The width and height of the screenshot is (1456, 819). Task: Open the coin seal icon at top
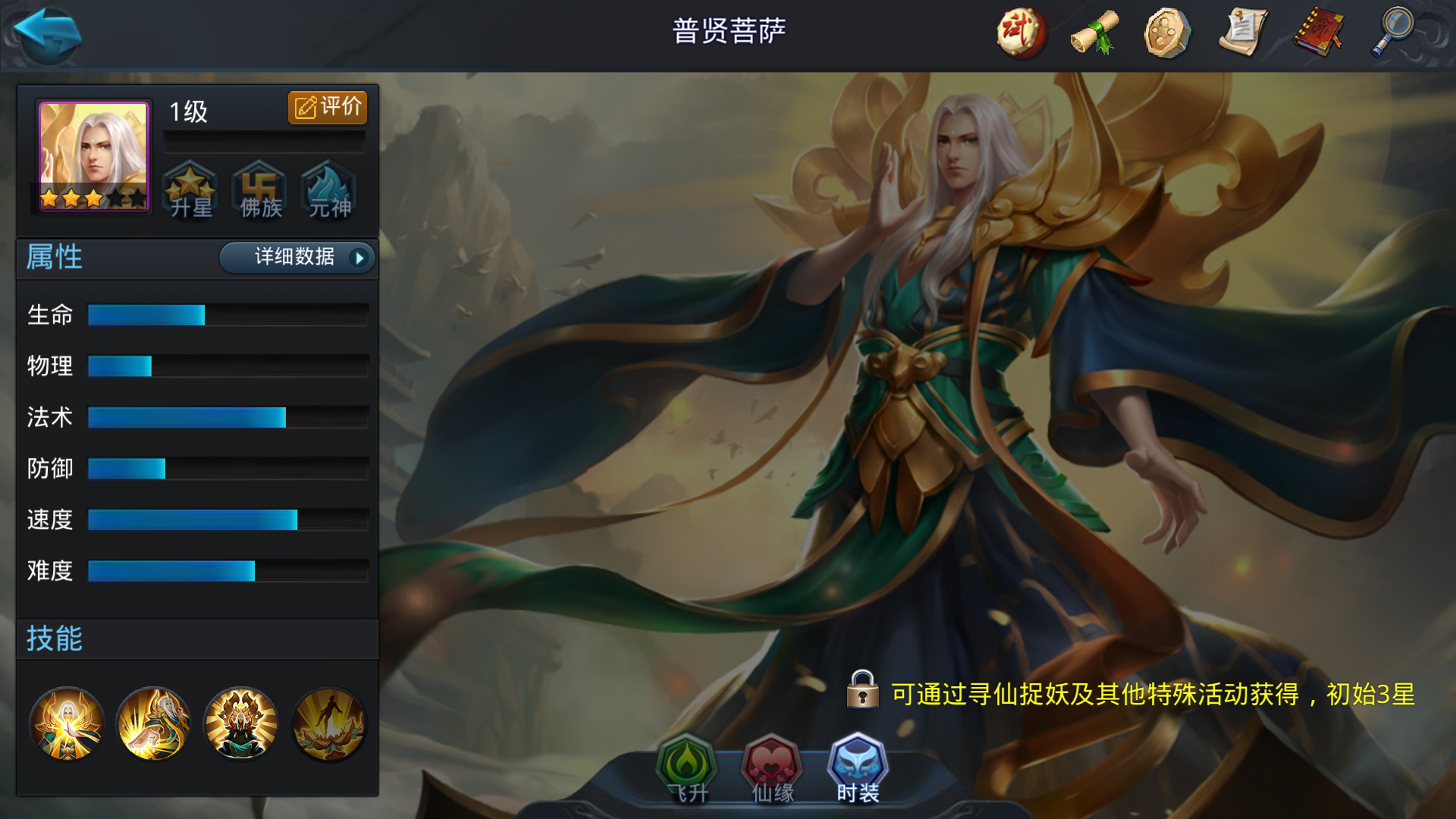click(1166, 32)
